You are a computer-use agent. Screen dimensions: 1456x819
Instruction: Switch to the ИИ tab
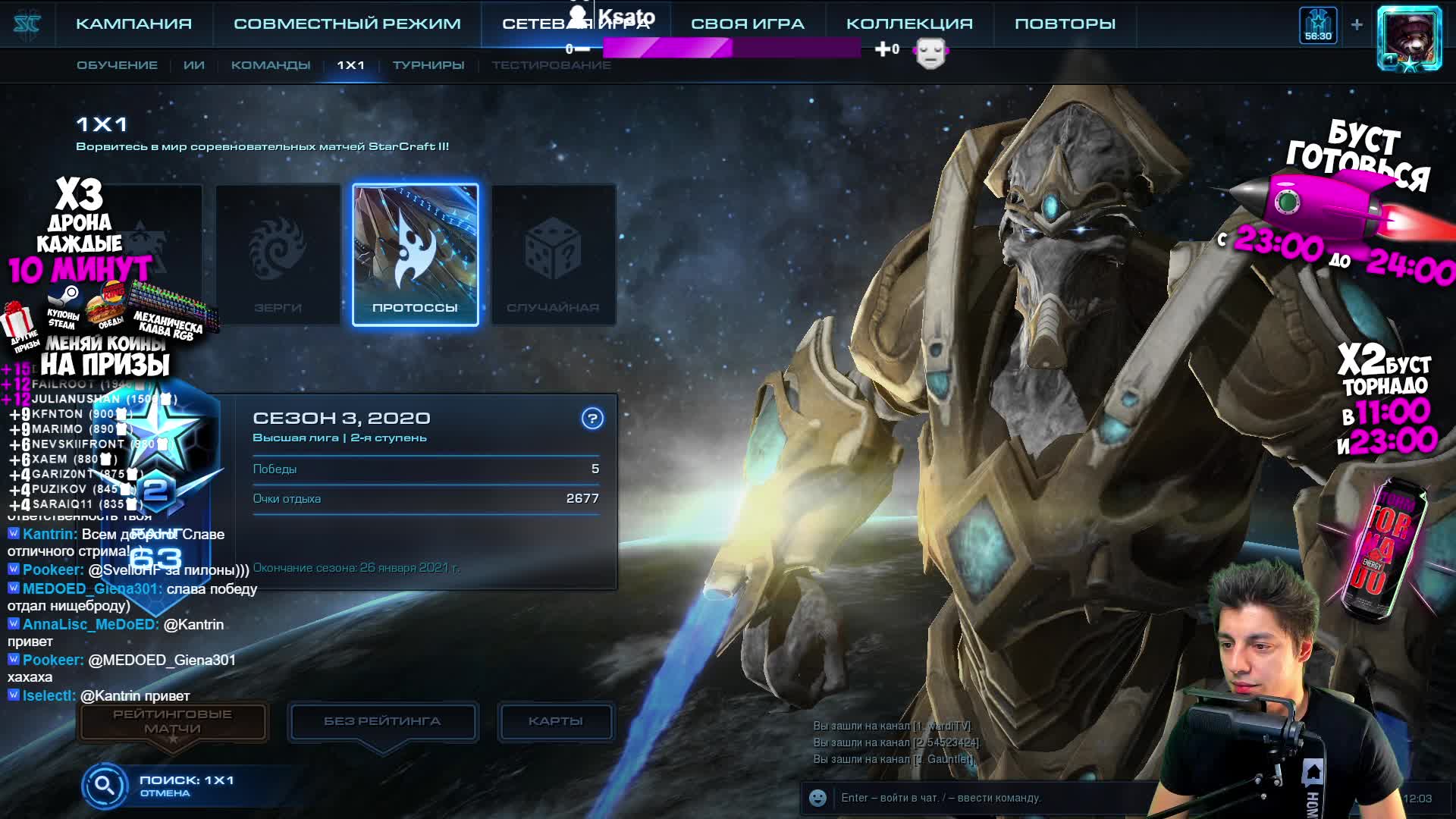pyautogui.click(x=194, y=65)
